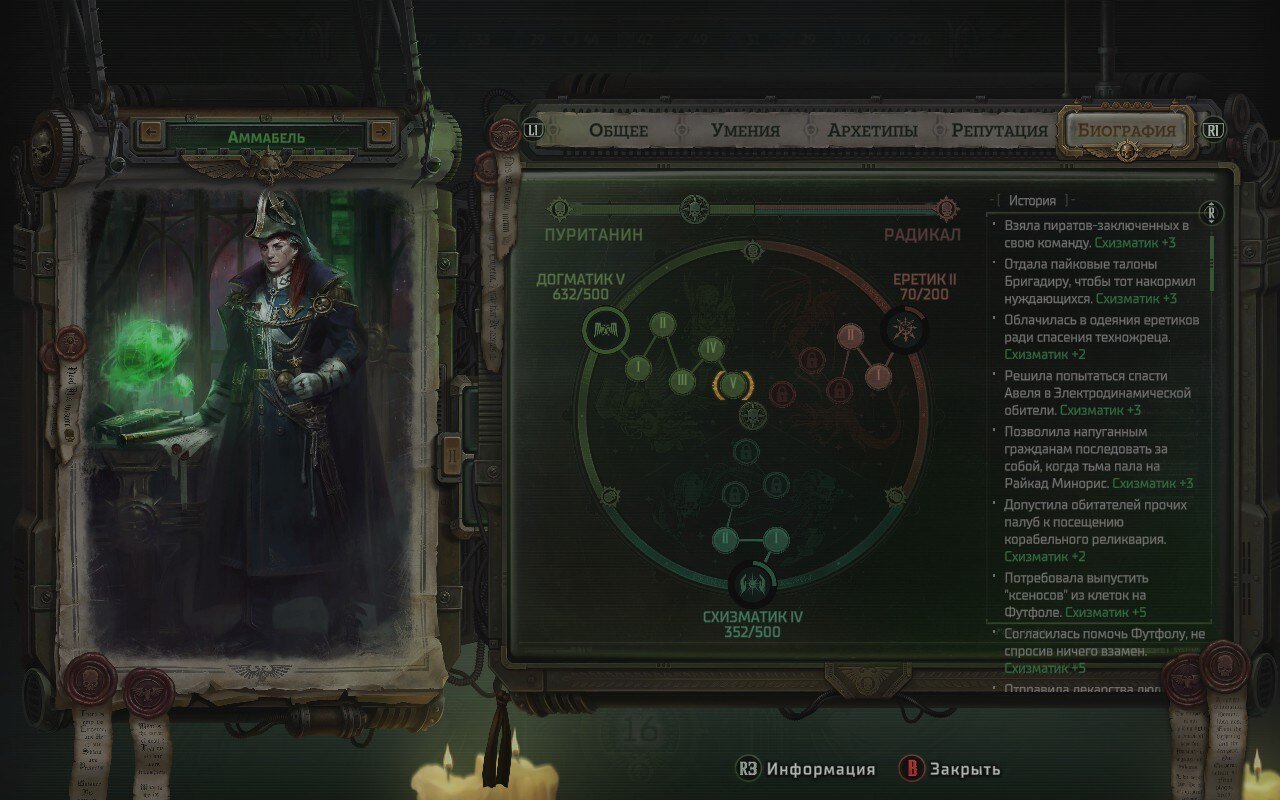Screen dimensions: 1280x800
Task: Open the Умения tab
Action: coord(745,130)
